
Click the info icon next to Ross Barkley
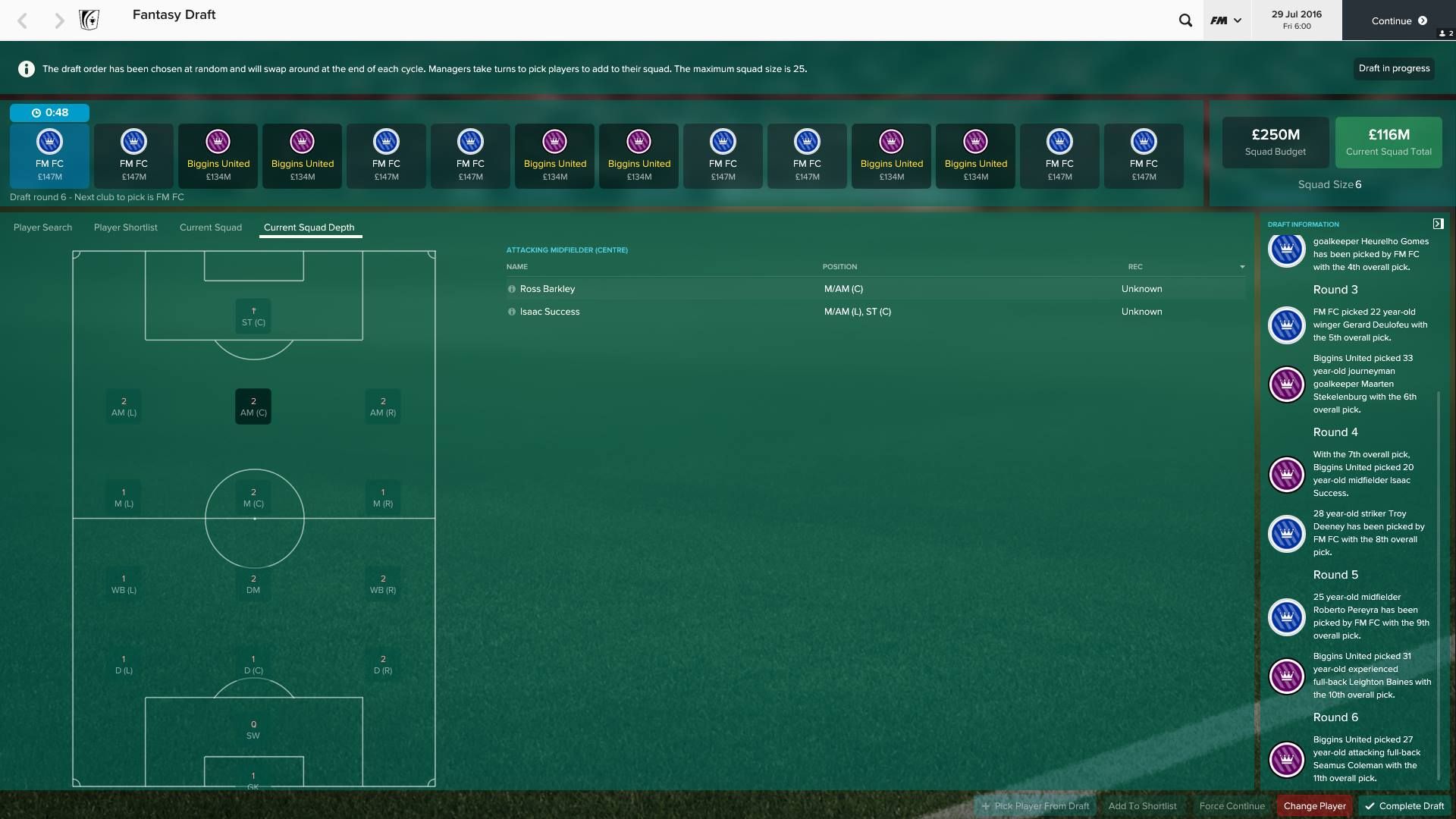(x=512, y=289)
